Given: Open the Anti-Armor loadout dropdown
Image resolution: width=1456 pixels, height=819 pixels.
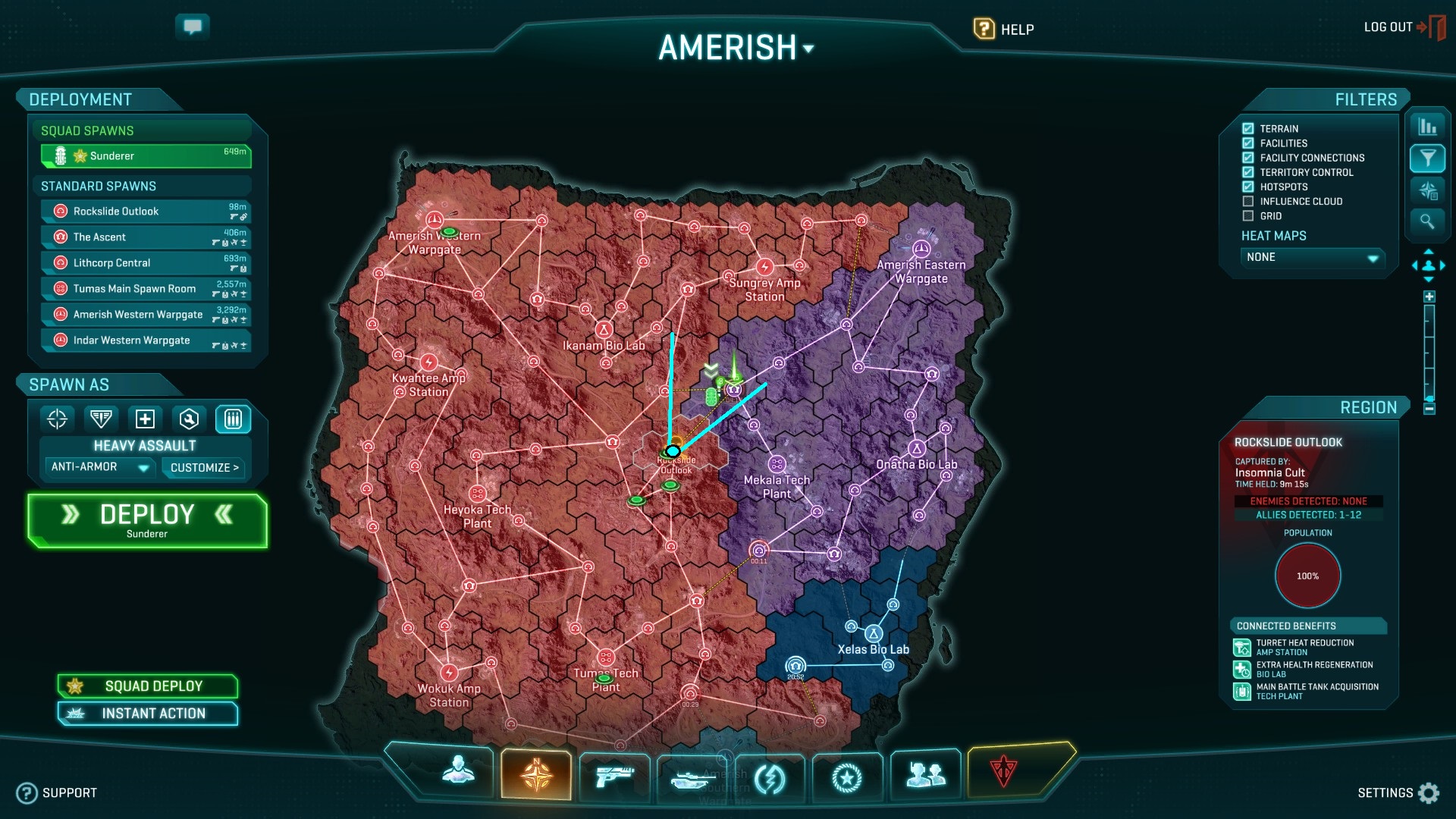Looking at the screenshot, I should click(100, 467).
